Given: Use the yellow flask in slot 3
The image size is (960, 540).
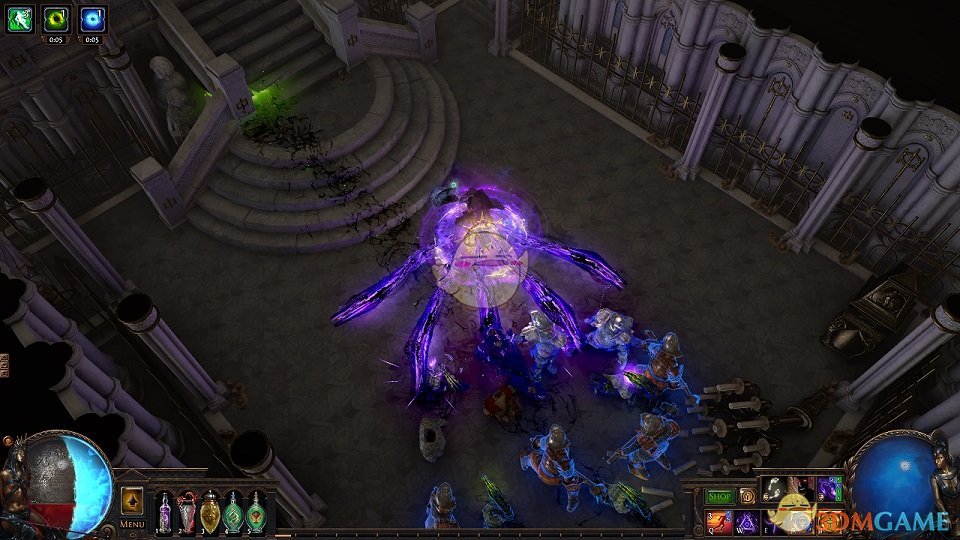Looking at the screenshot, I should [x=210, y=512].
